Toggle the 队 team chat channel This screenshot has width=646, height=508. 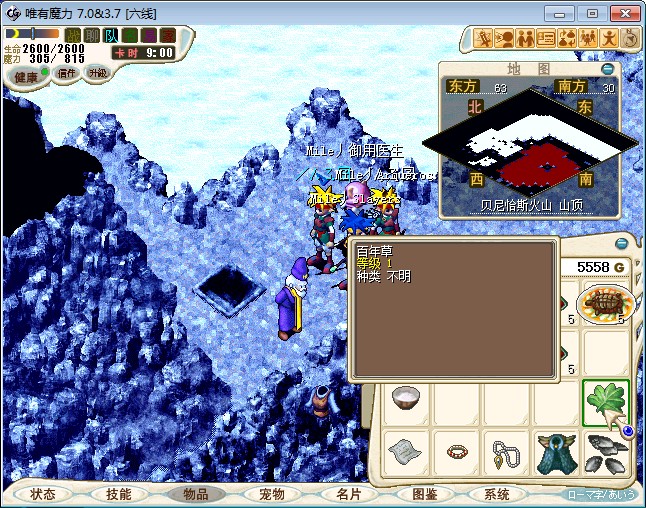coord(111,35)
